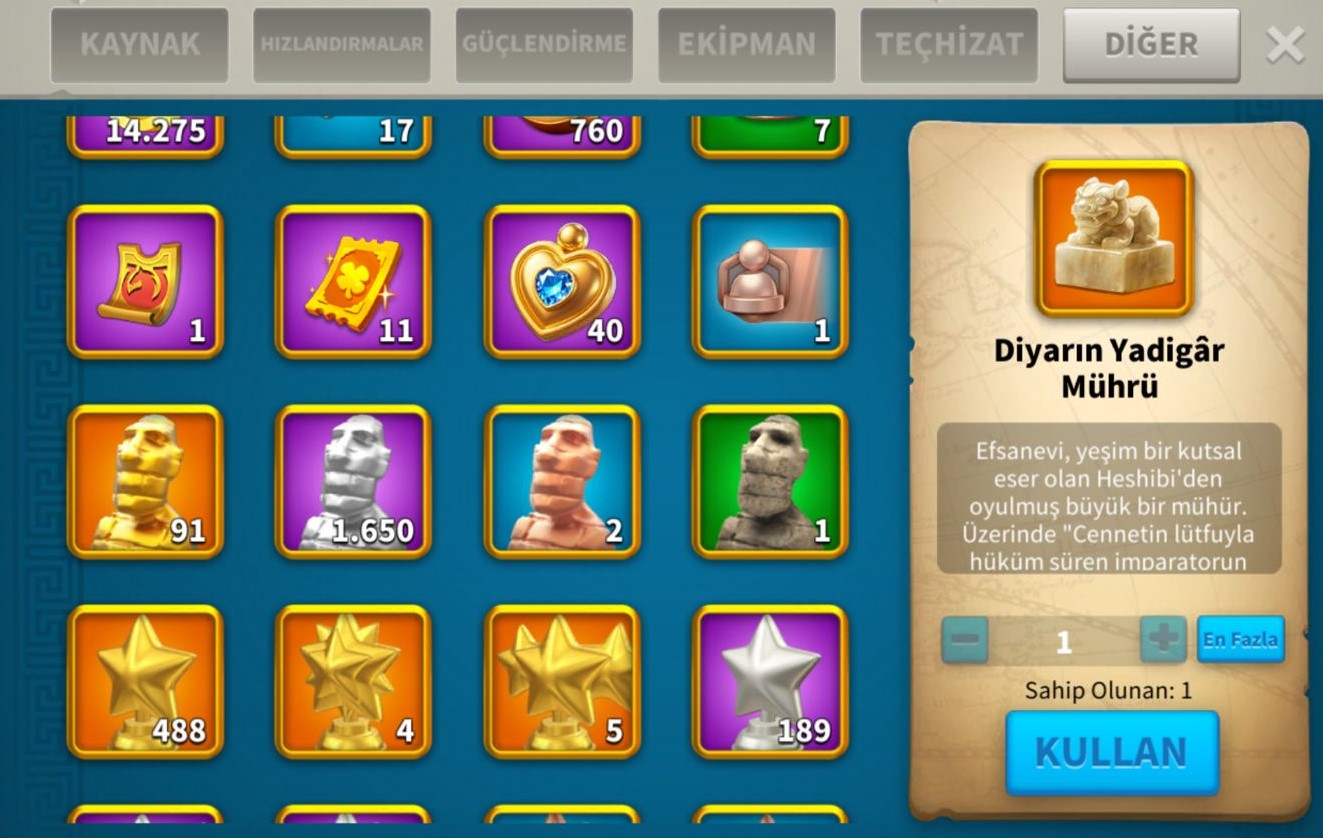Viewport: 1323px width, 838px height.
Task: Choose the heart-shaped gem locket item
Action: coord(561,281)
